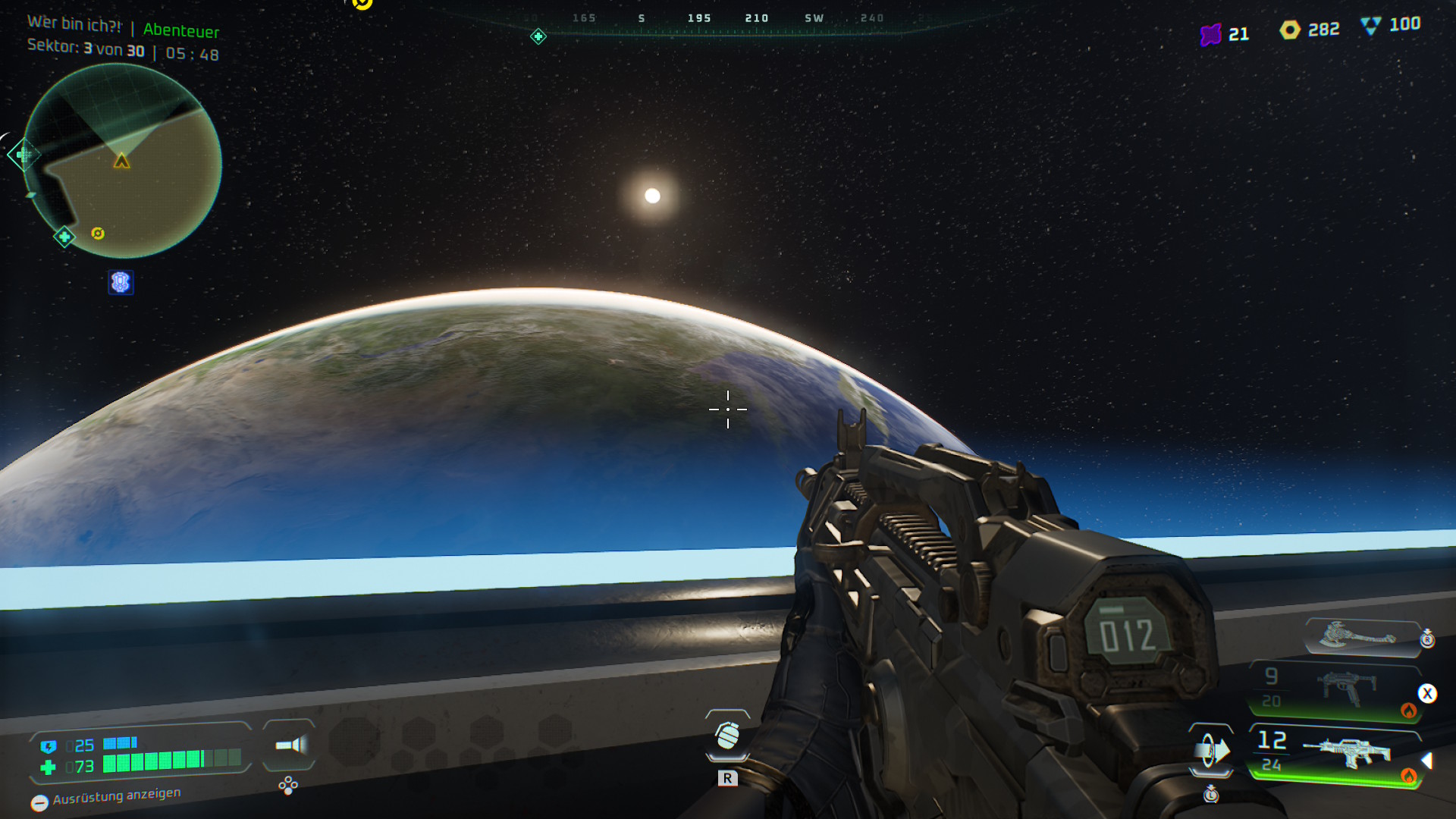The height and width of the screenshot is (819, 1456).
Task: Click the circular minimap
Action: coord(123,161)
